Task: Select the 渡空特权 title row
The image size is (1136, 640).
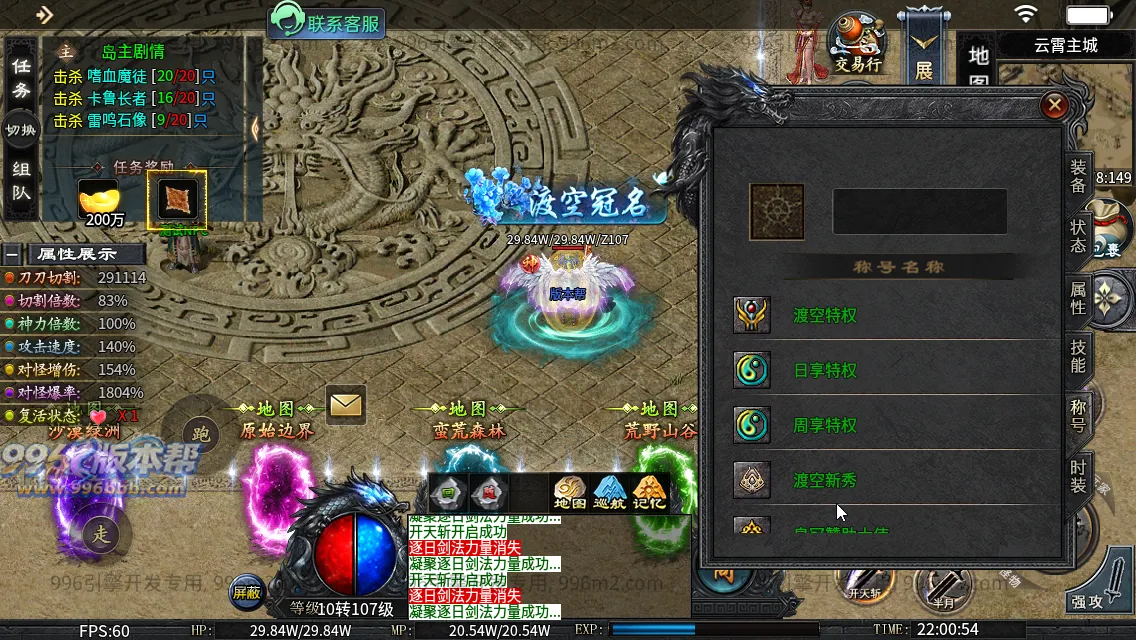Action: 825,316
